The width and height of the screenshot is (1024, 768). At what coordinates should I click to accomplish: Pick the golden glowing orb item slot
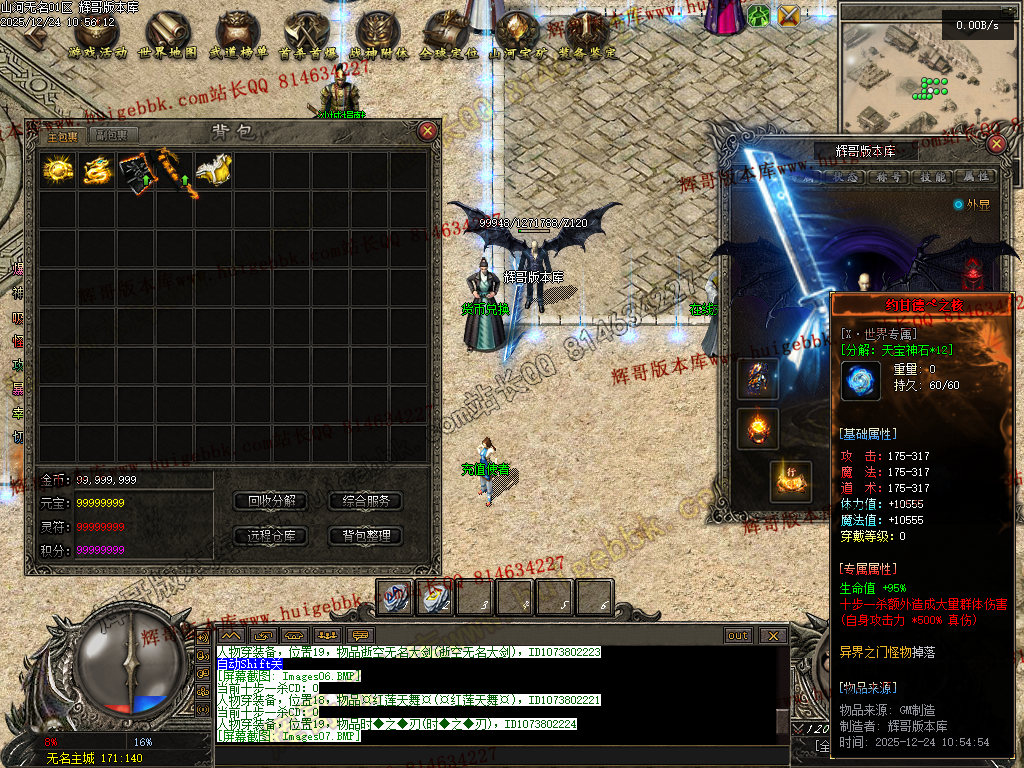tap(59, 171)
